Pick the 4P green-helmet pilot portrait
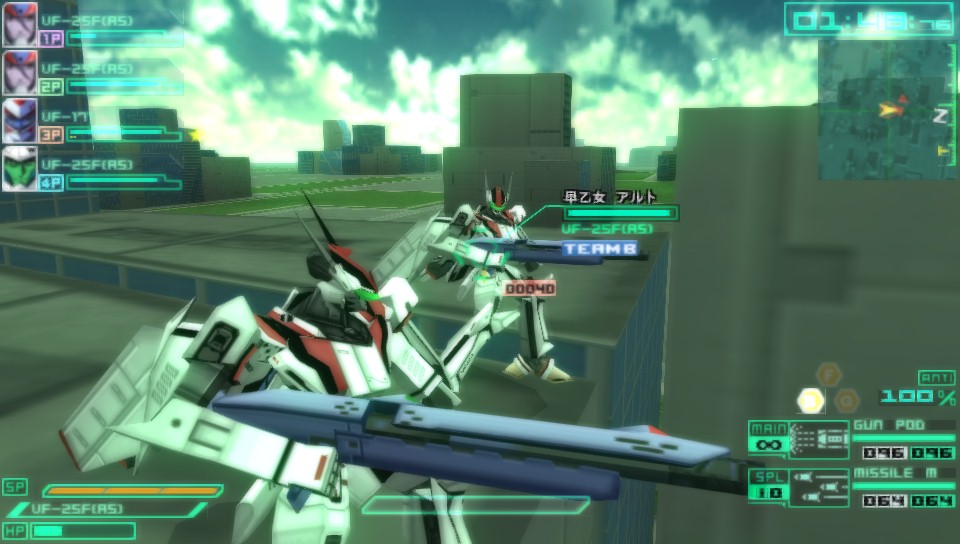Screen dimensions: 960x544 tap(19, 168)
